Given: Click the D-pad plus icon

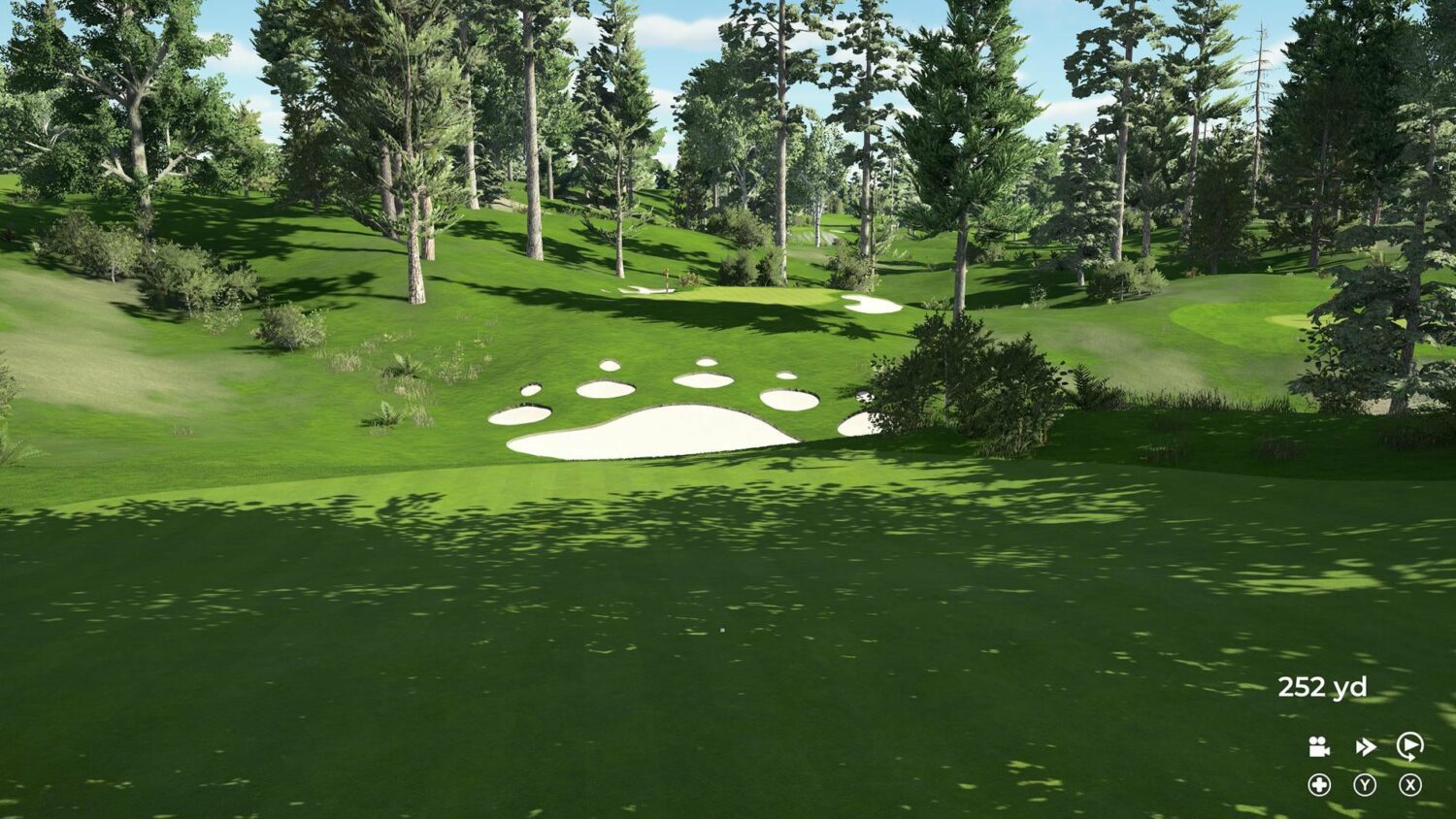Looking at the screenshot, I should [x=1320, y=784].
